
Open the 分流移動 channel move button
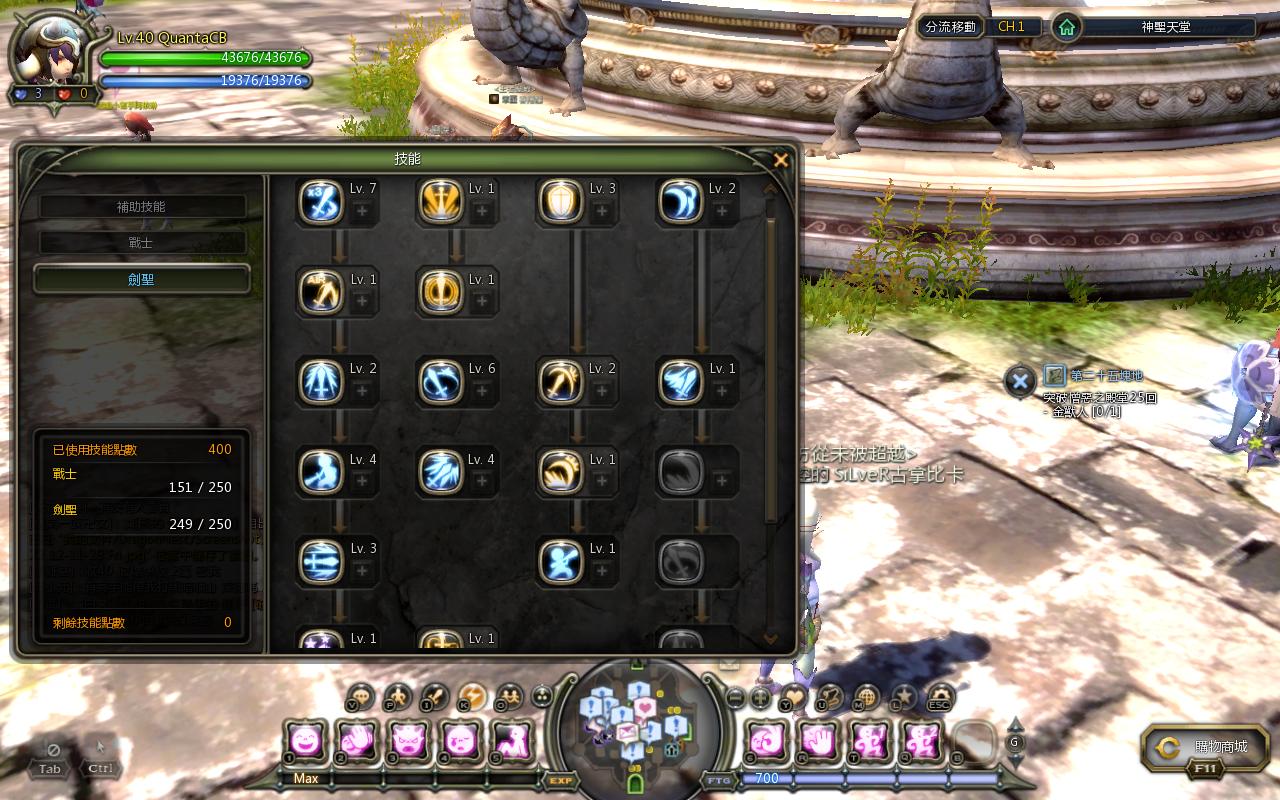951,27
